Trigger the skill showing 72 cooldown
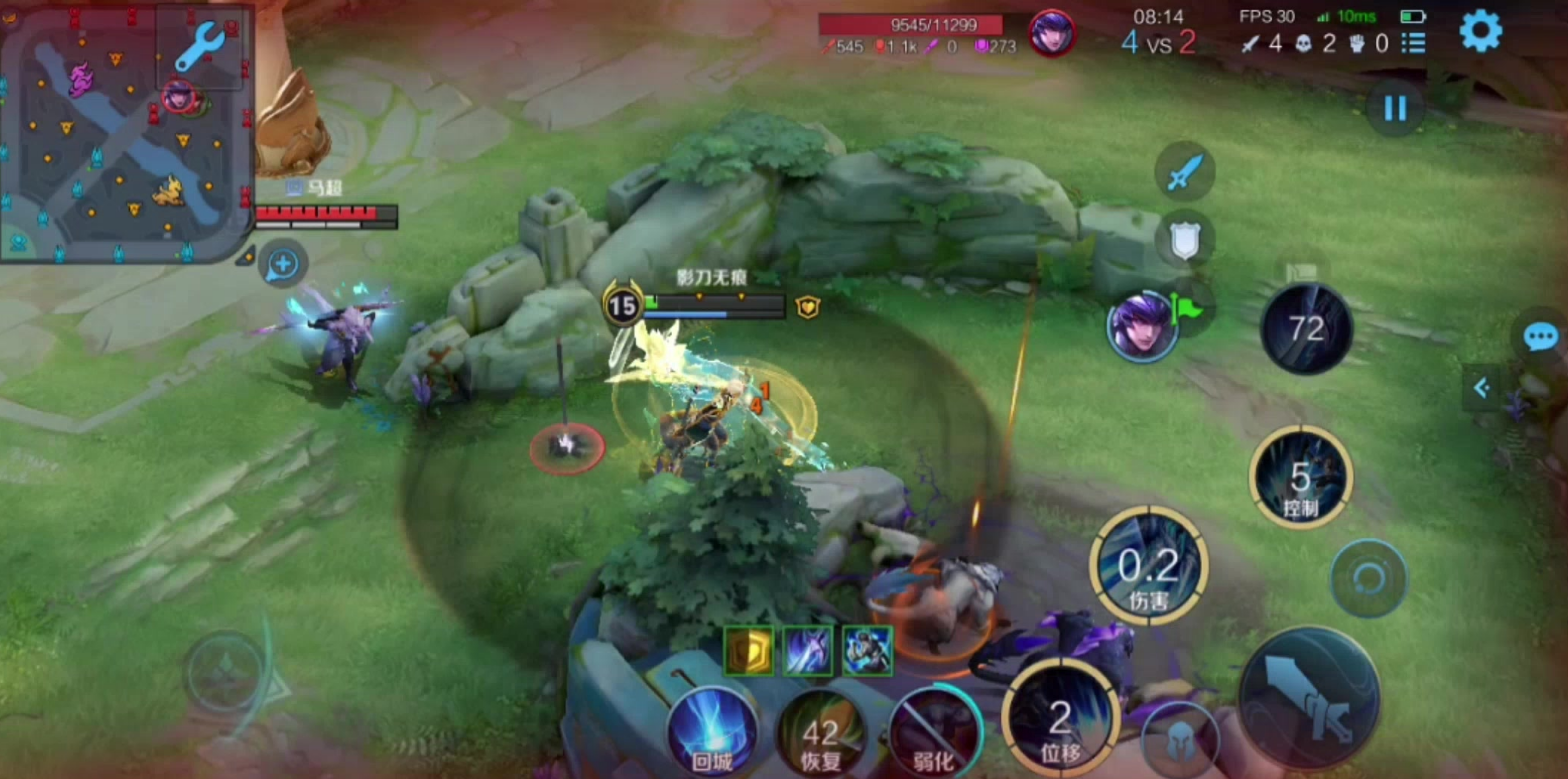 [1306, 328]
